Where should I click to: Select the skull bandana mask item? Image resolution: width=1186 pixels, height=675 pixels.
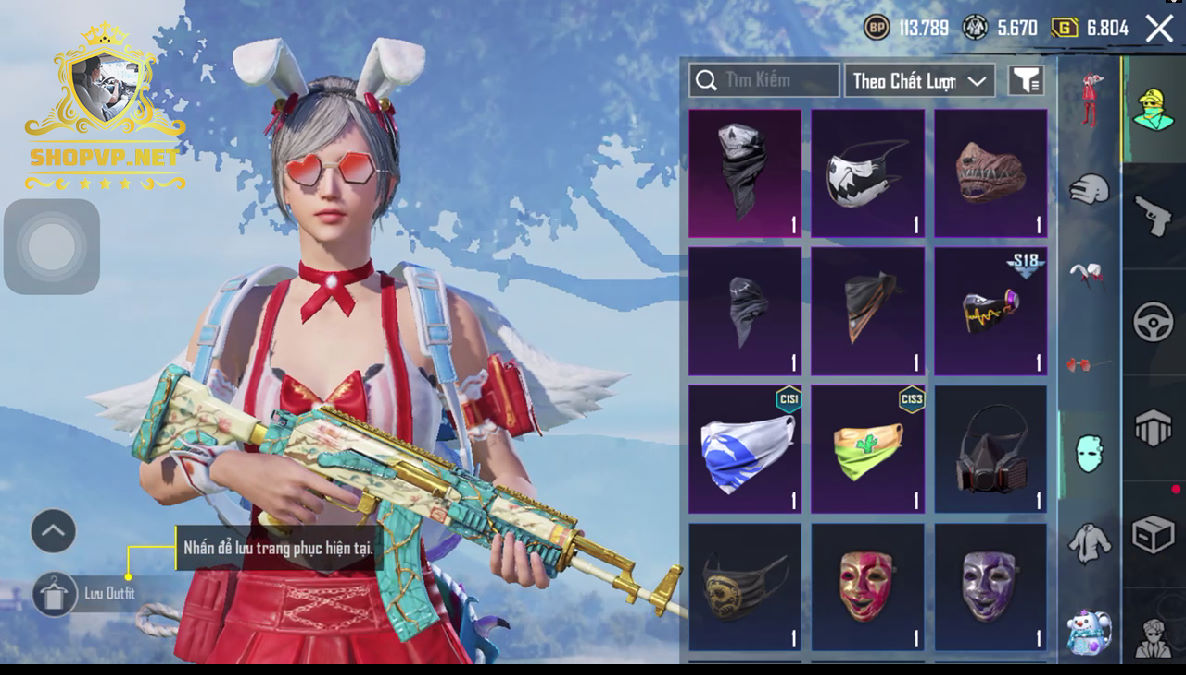tap(744, 173)
